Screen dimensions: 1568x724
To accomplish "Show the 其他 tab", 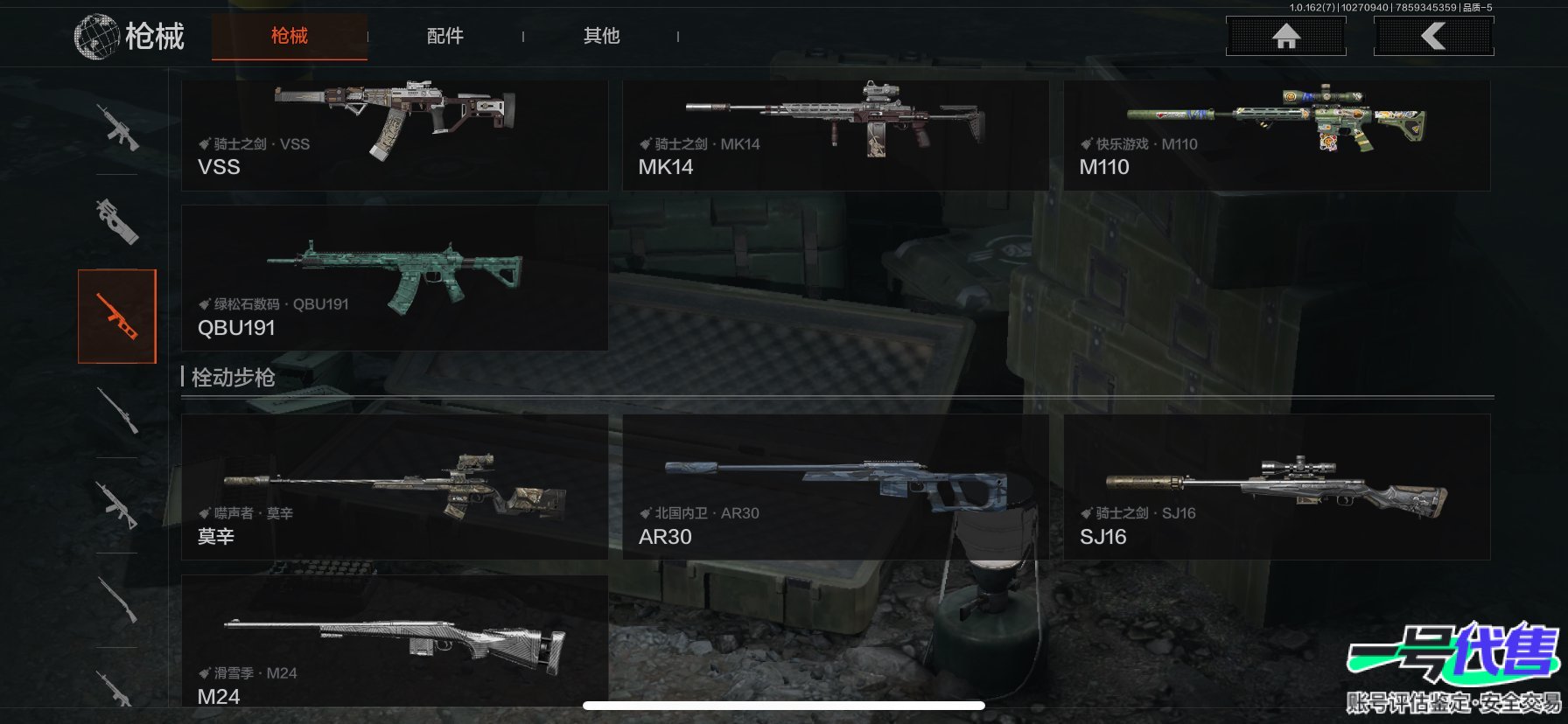I will (x=601, y=36).
